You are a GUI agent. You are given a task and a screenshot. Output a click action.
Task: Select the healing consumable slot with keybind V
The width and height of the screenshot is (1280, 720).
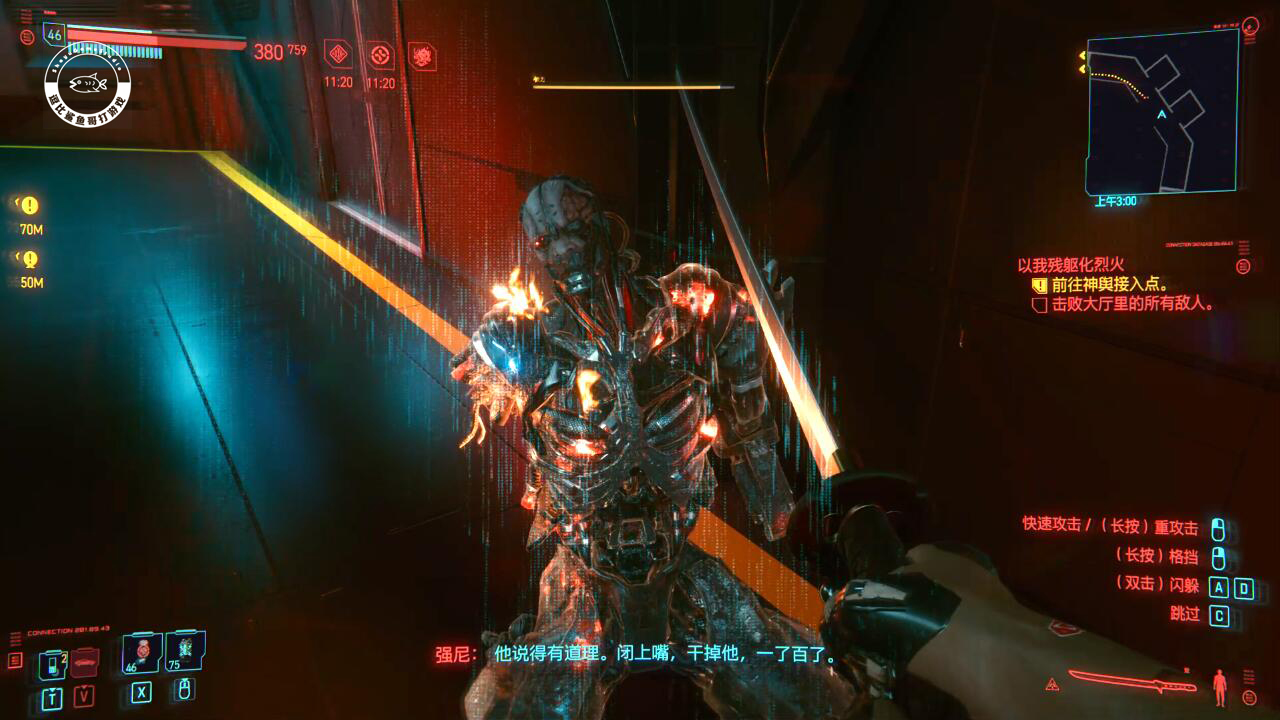coord(83,663)
